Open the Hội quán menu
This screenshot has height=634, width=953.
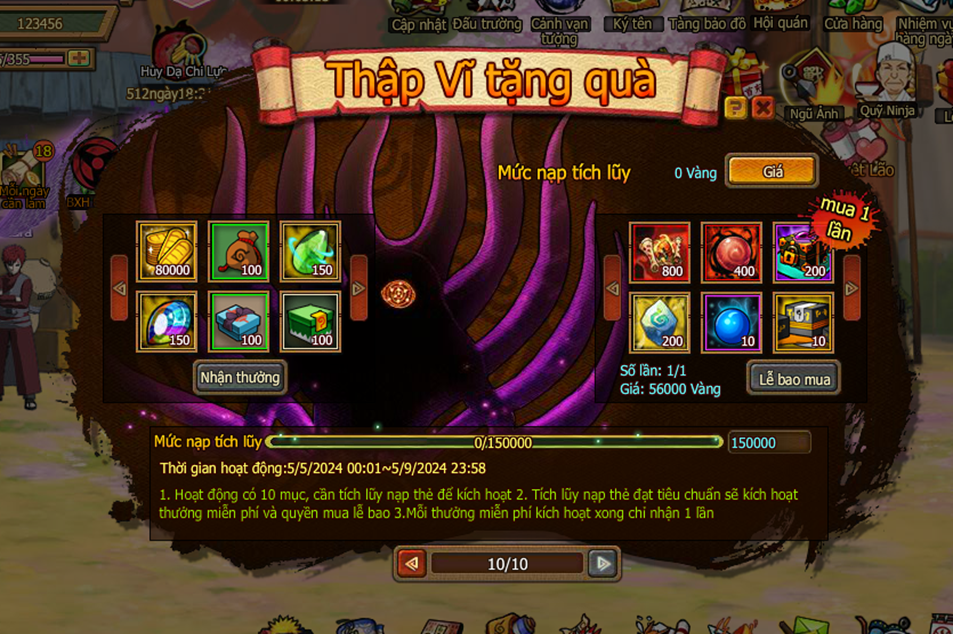[778, 22]
